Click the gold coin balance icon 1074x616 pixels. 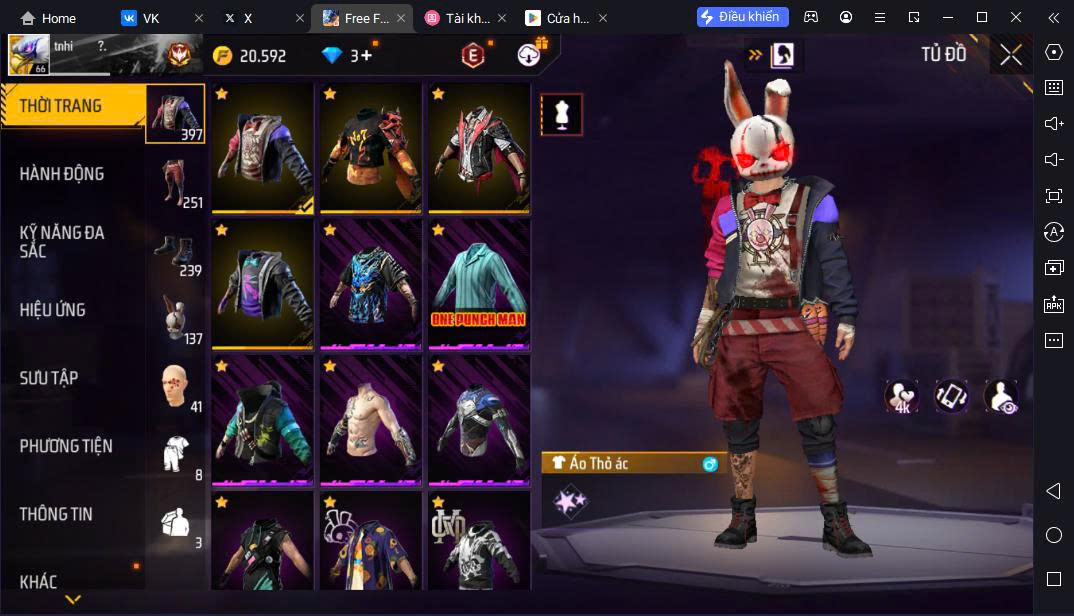(222, 56)
